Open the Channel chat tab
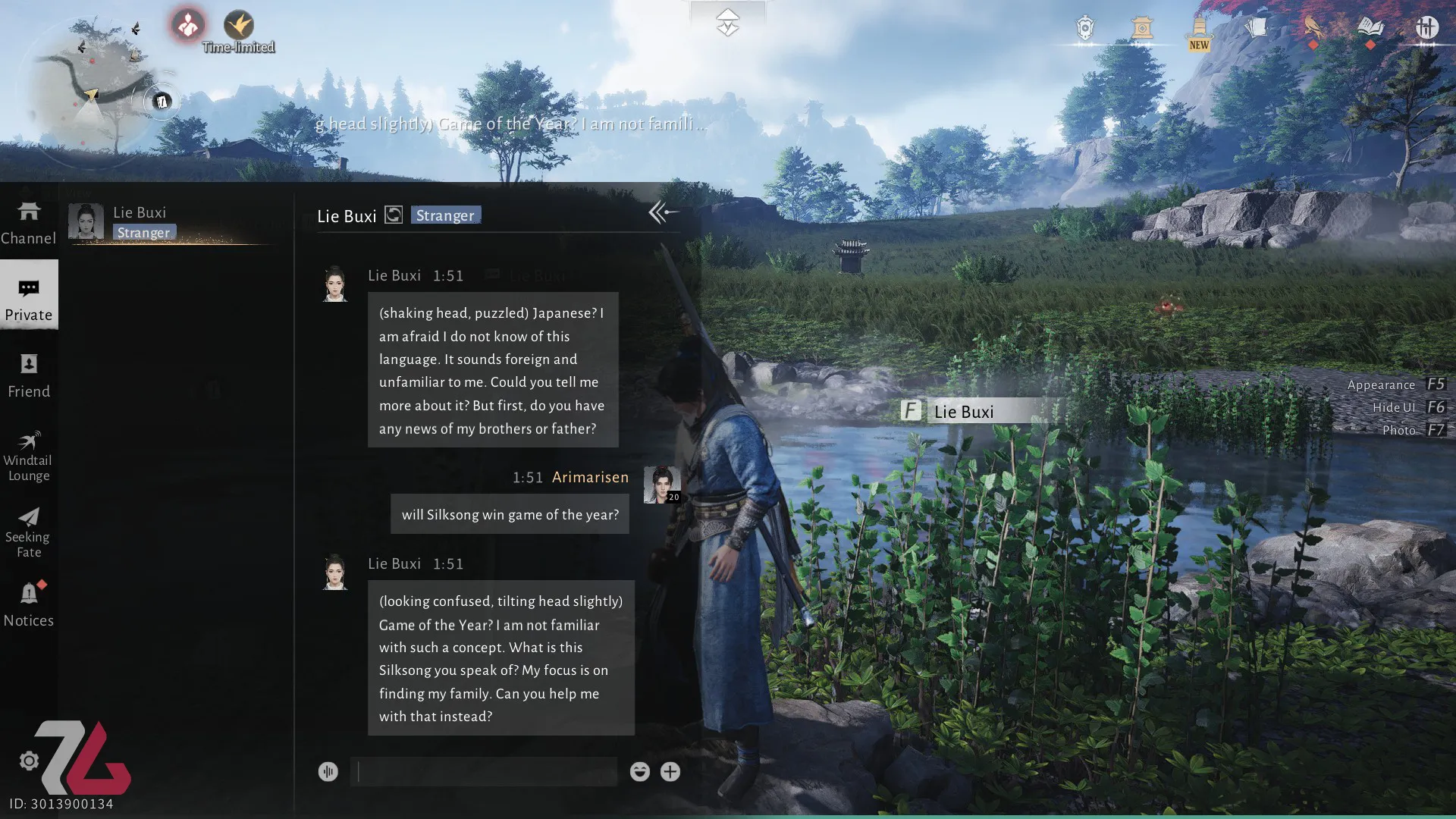The height and width of the screenshot is (819, 1456). click(x=29, y=223)
